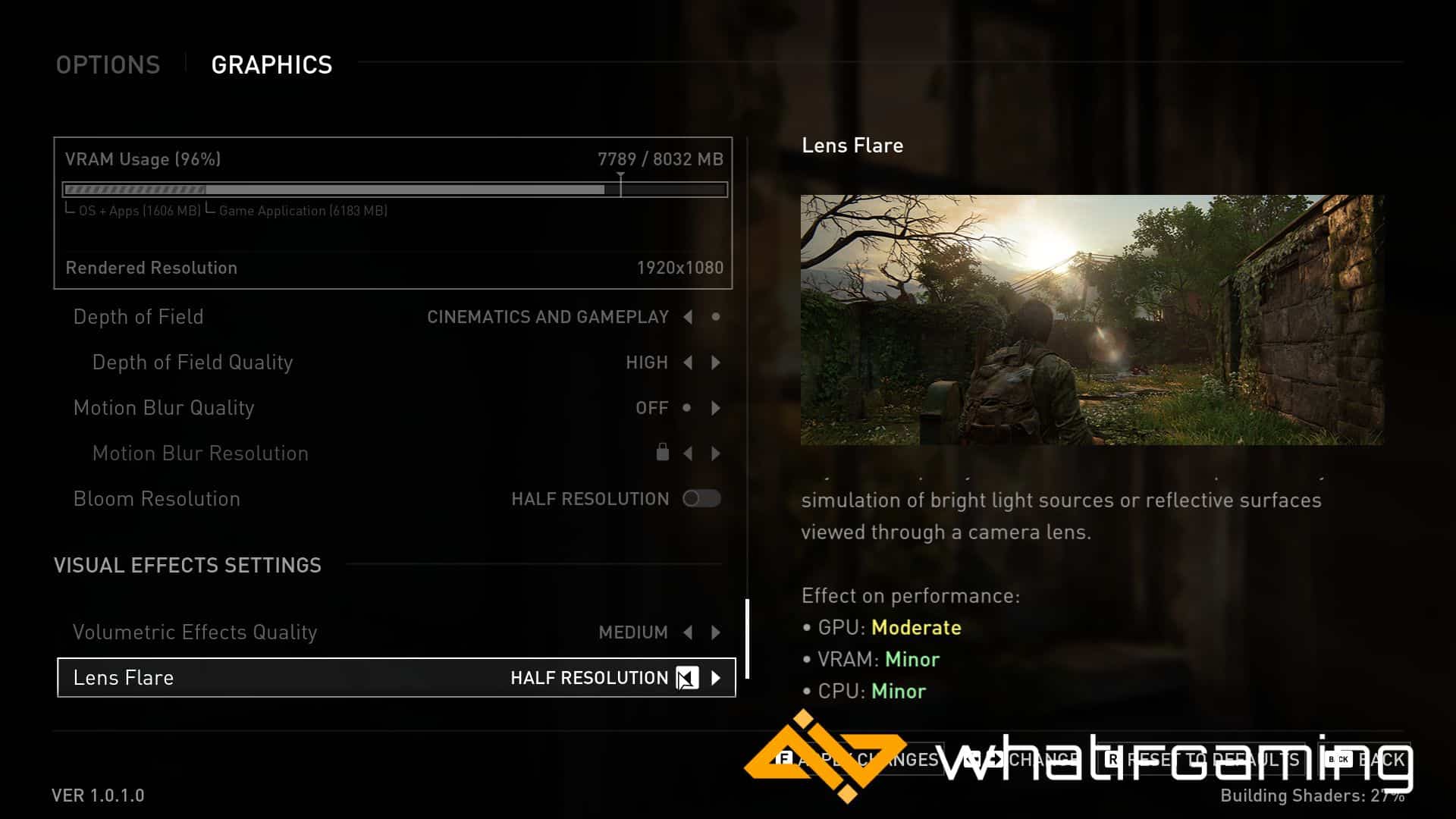Switch to the Options tab
1456x819 pixels.
click(x=108, y=65)
